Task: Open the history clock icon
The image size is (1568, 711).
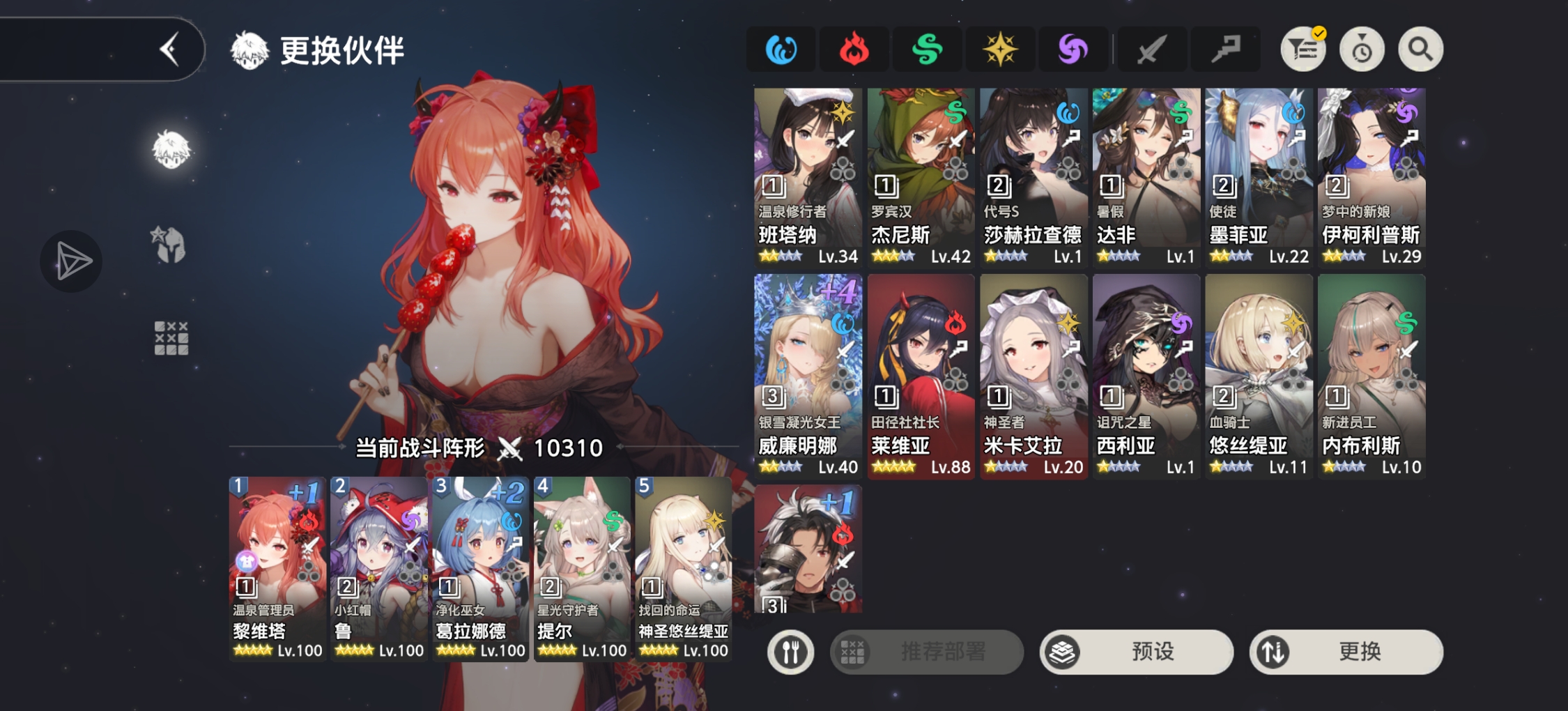Action: point(1362,49)
